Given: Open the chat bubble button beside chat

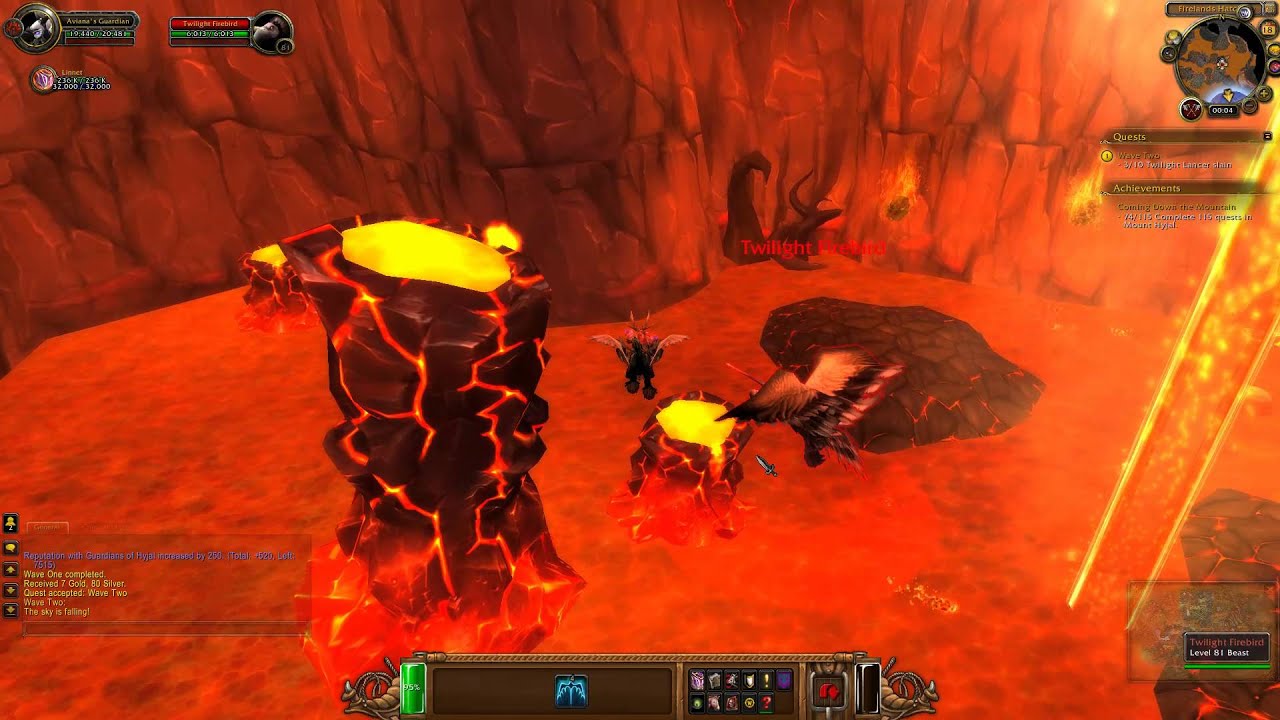Looking at the screenshot, I should (10, 548).
